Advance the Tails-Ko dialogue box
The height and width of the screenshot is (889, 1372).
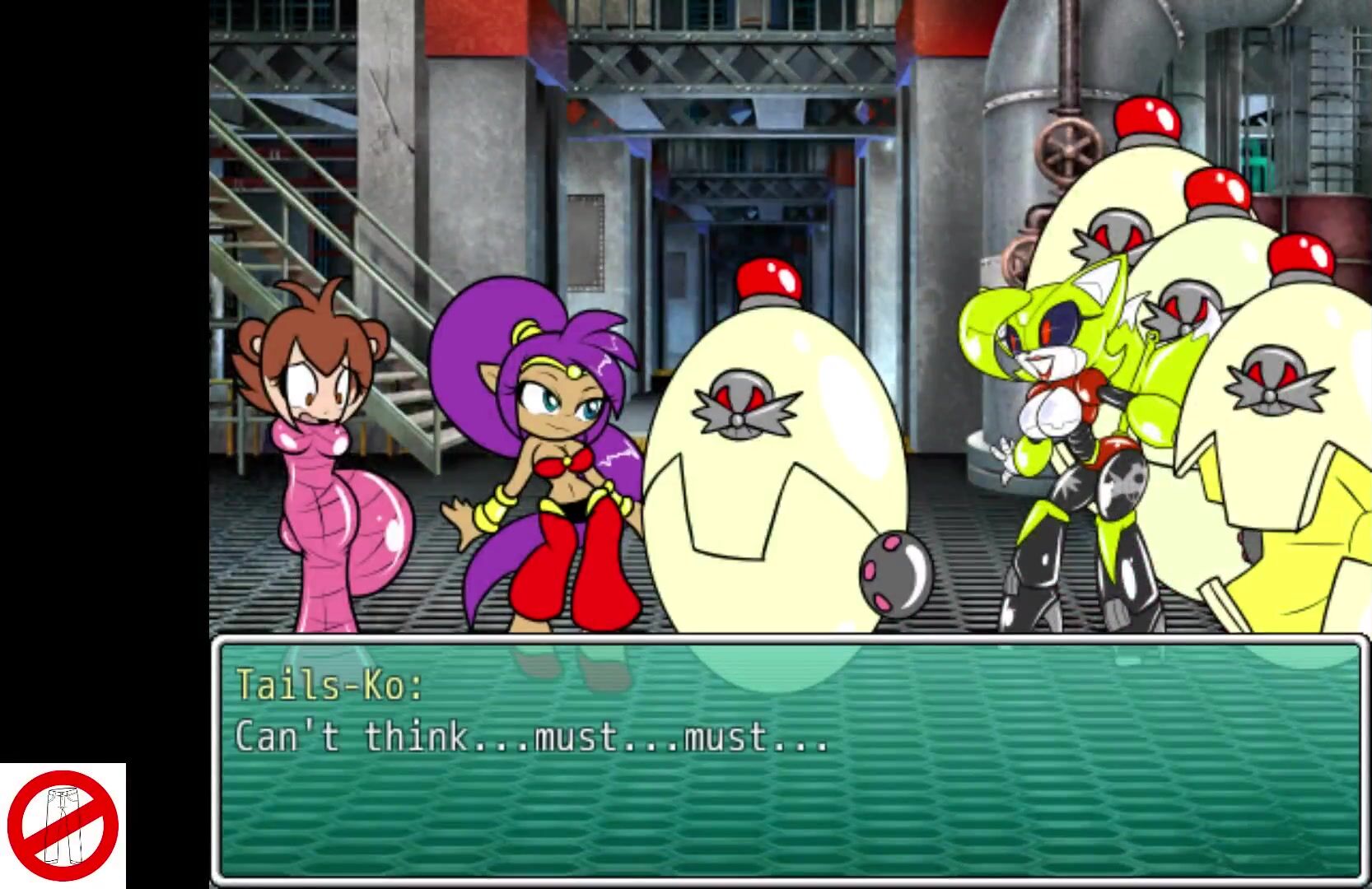pyautogui.click(x=789, y=760)
